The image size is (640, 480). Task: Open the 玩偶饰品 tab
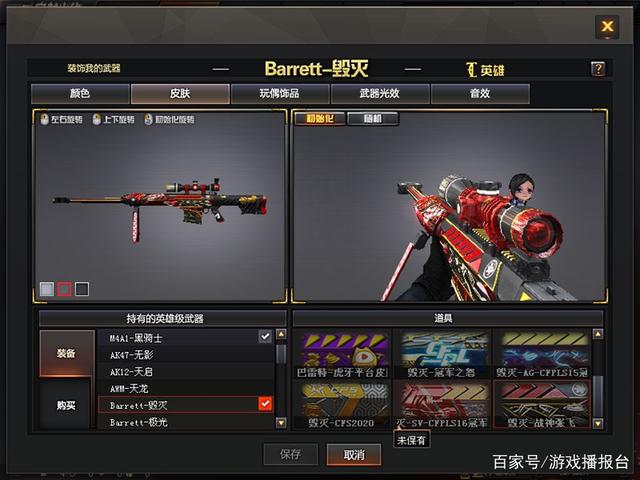point(279,94)
